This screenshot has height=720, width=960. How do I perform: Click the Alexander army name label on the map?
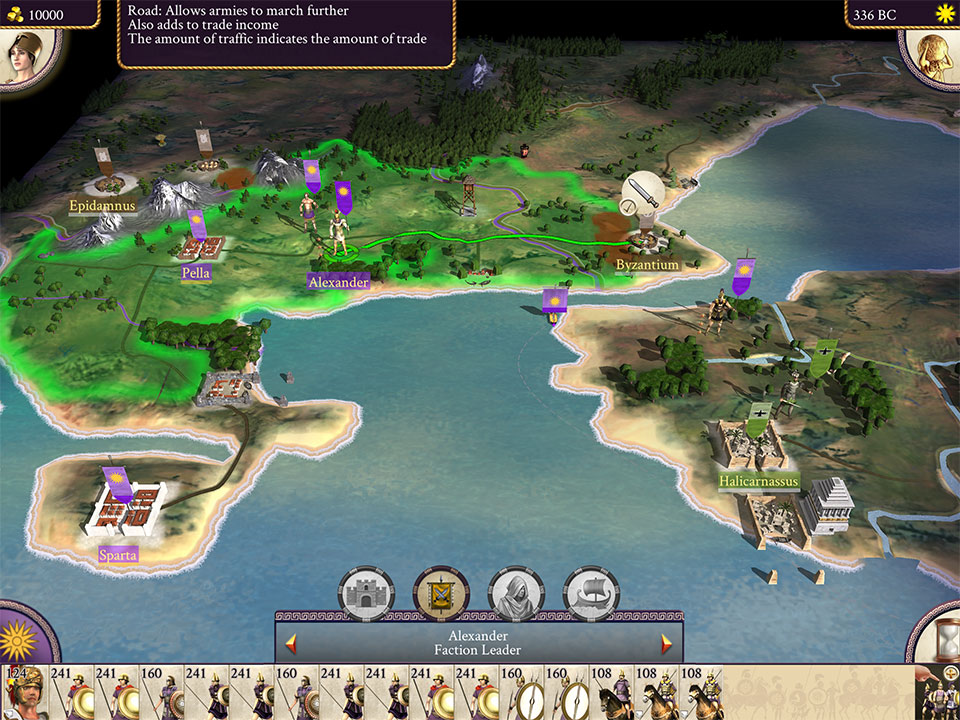point(338,283)
